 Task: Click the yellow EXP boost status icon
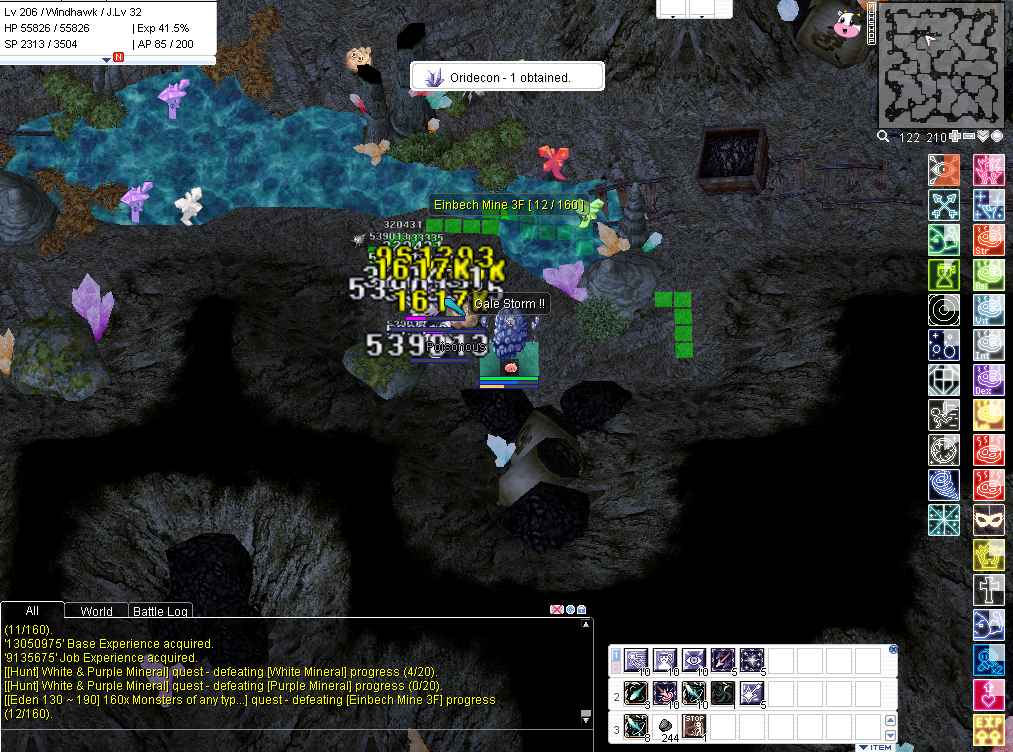(988, 731)
